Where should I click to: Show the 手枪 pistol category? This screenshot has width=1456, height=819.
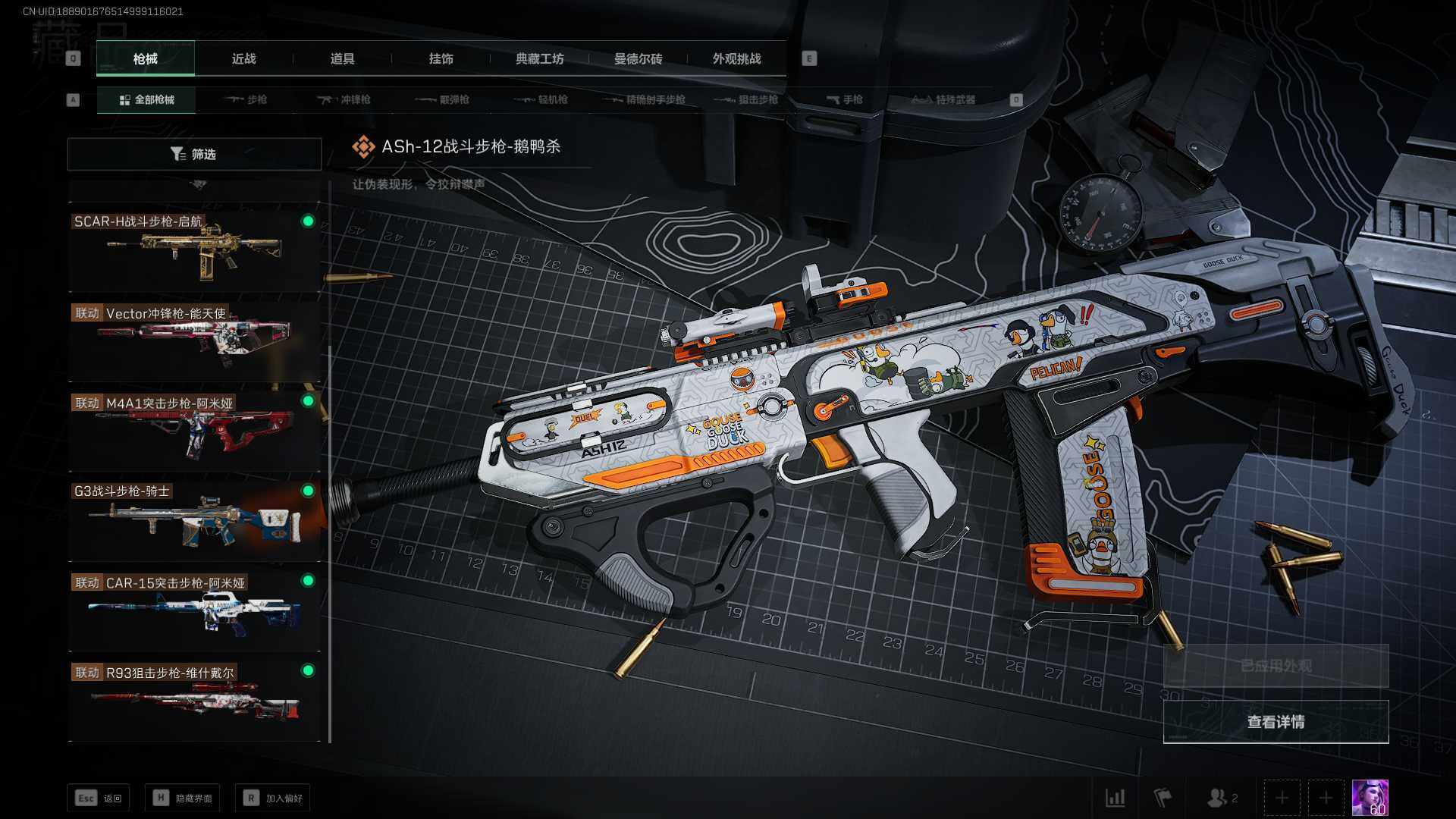pyautogui.click(x=845, y=99)
